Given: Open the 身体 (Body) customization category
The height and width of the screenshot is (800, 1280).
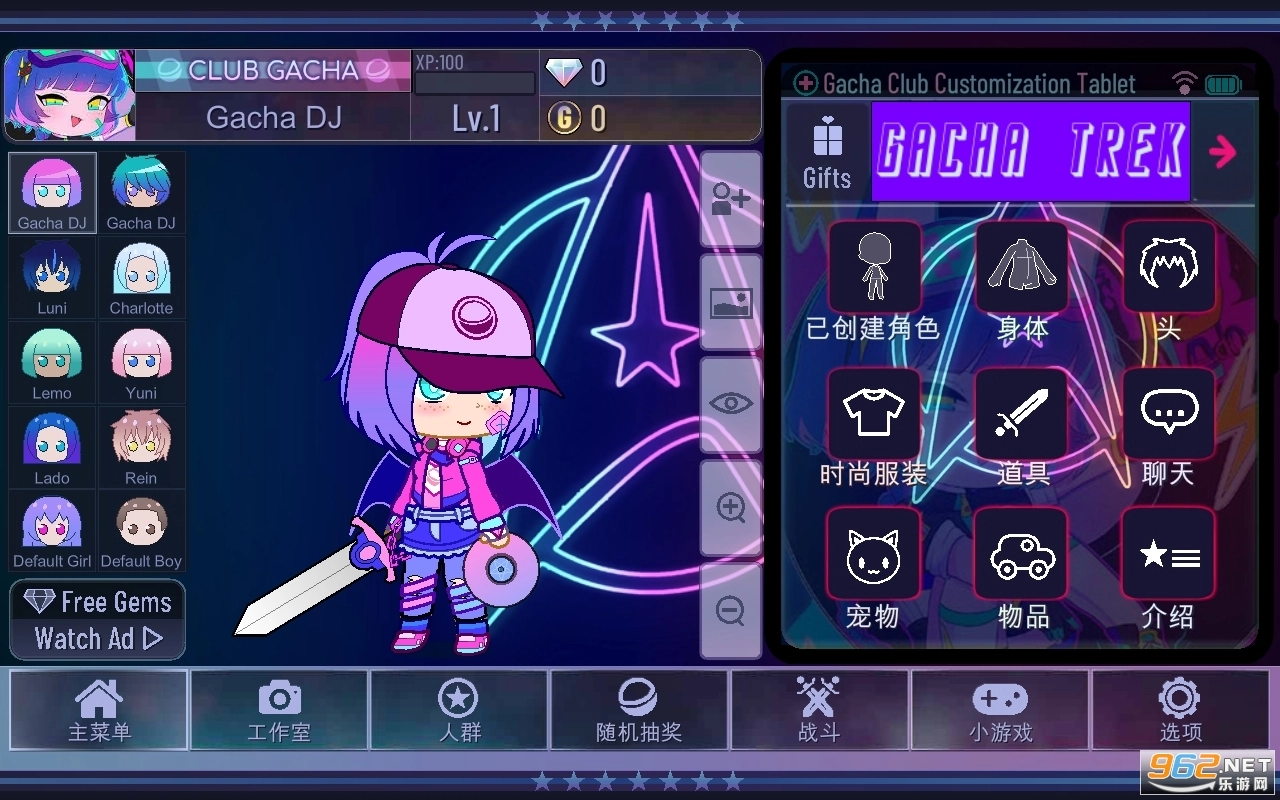Looking at the screenshot, I should (1022, 268).
